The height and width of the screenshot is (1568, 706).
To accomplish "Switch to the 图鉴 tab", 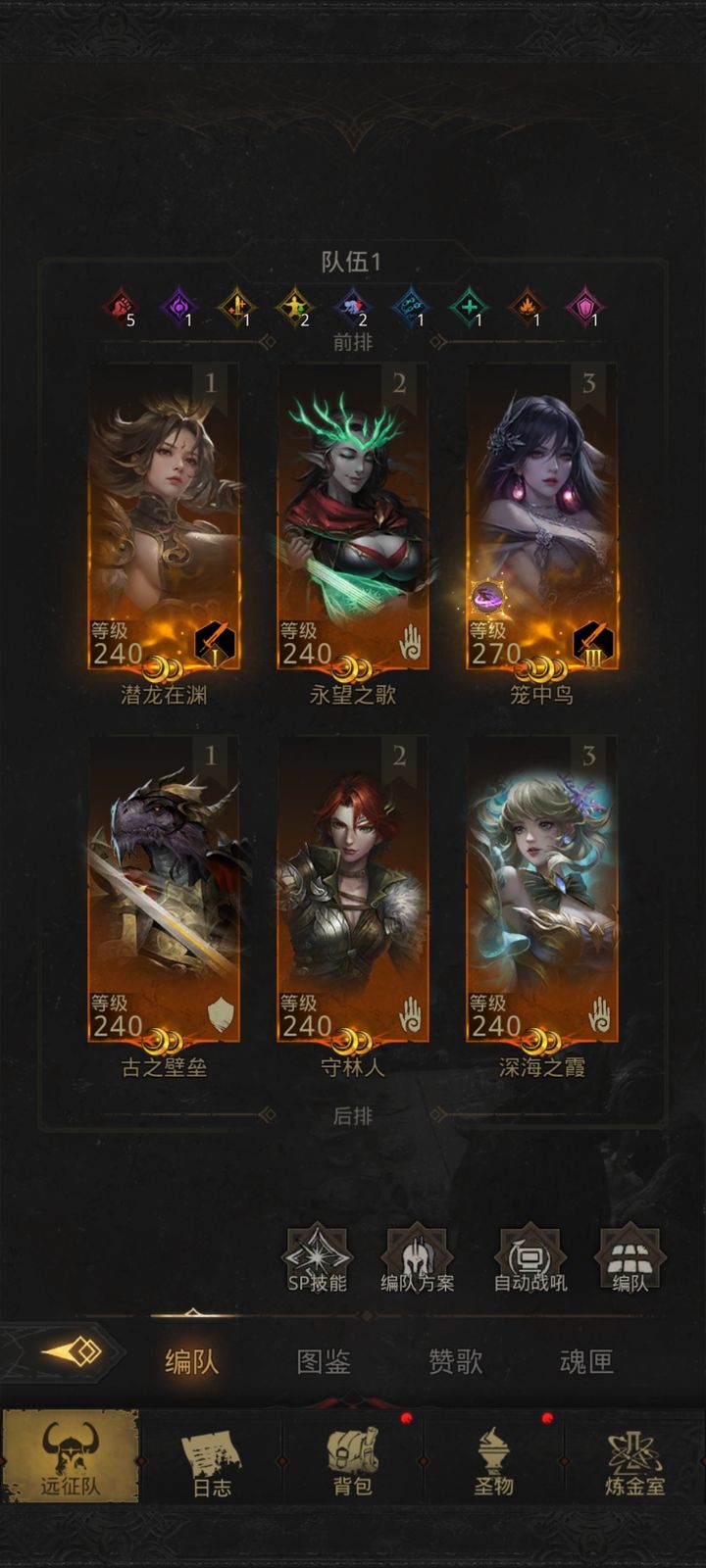I will tap(324, 1361).
